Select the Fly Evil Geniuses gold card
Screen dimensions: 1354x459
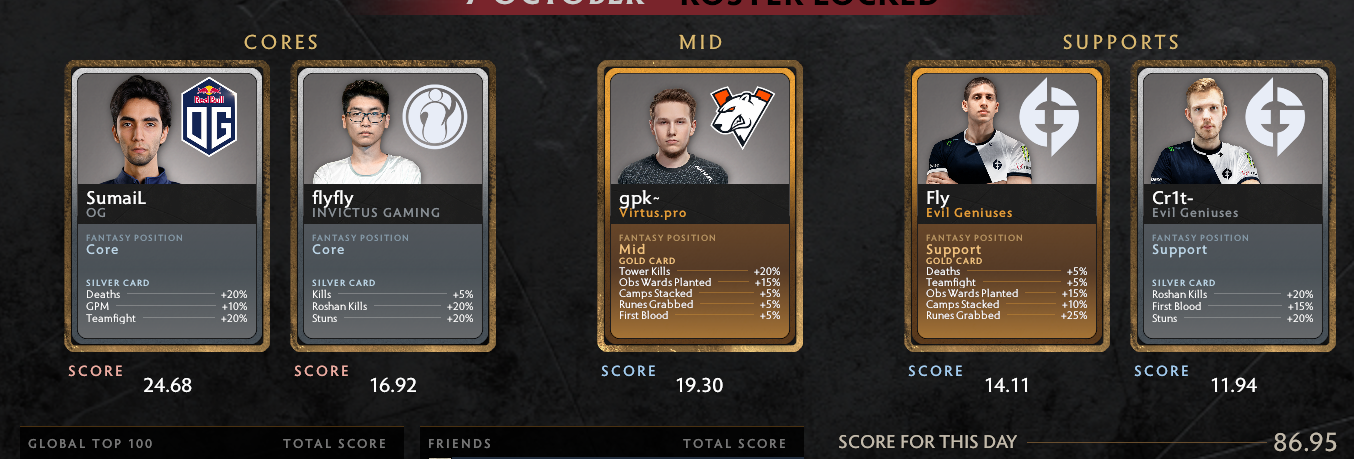(x=1007, y=206)
